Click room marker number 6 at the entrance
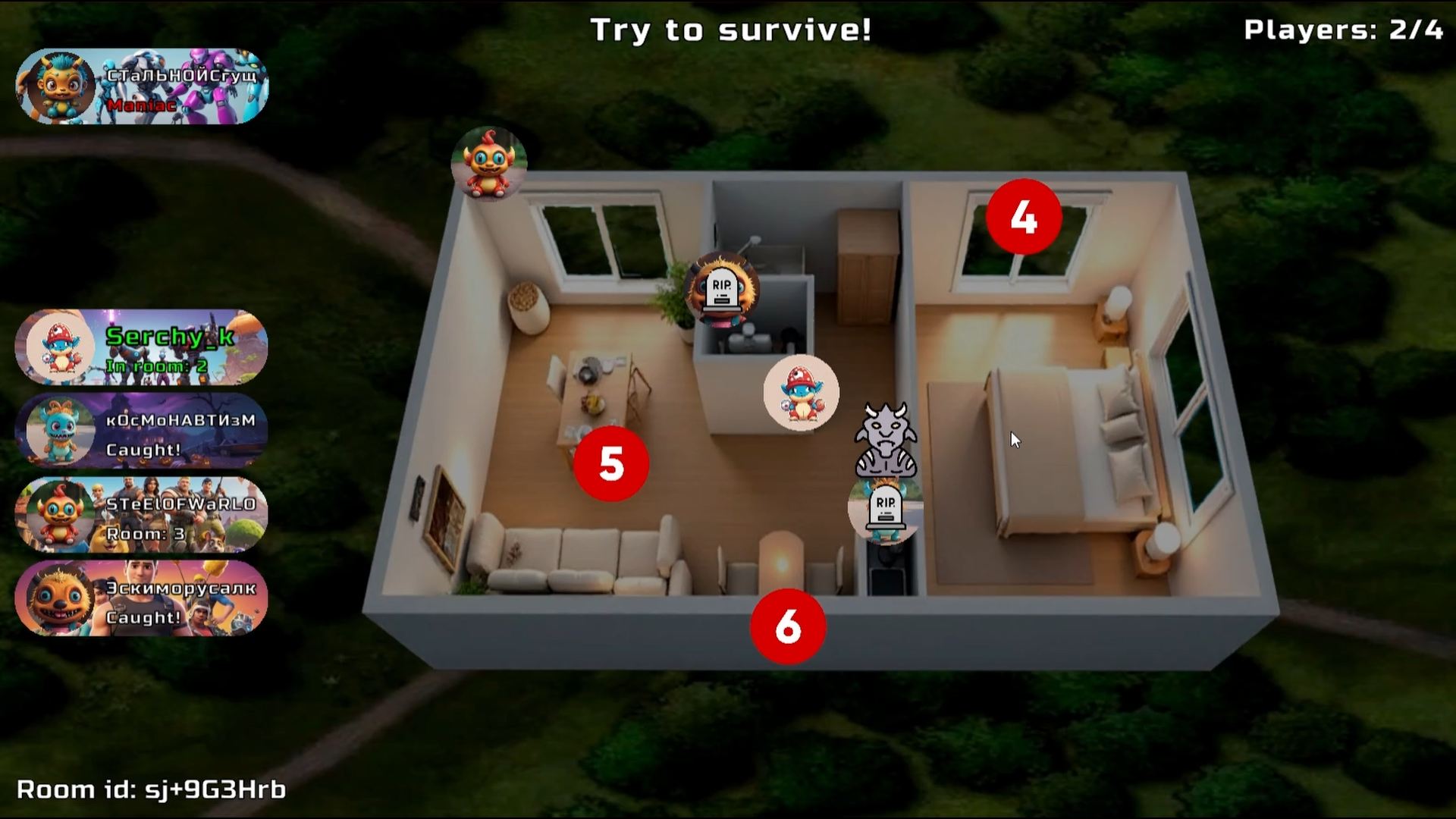Screen dimensions: 1456x819 click(x=788, y=627)
